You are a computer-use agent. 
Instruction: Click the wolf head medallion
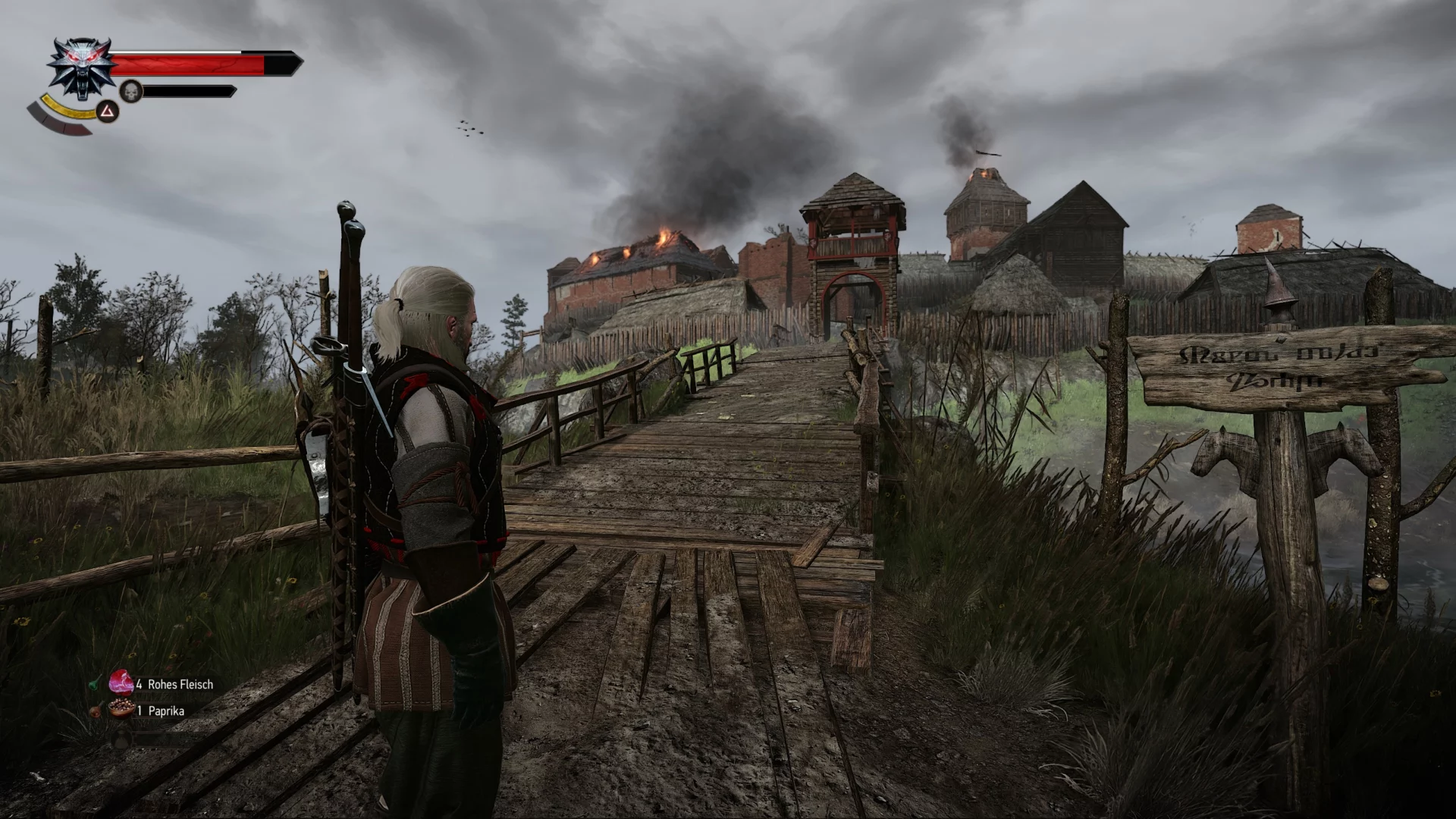pos(81,68)
